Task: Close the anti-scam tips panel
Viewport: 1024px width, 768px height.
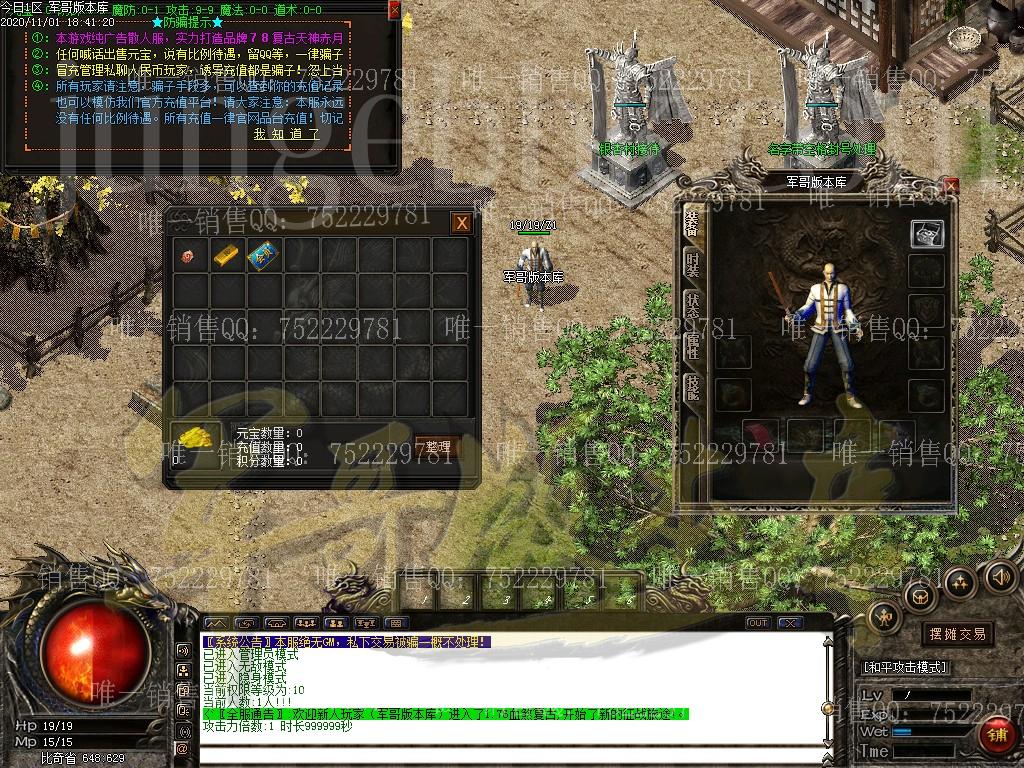Action: tap(394, 10)
